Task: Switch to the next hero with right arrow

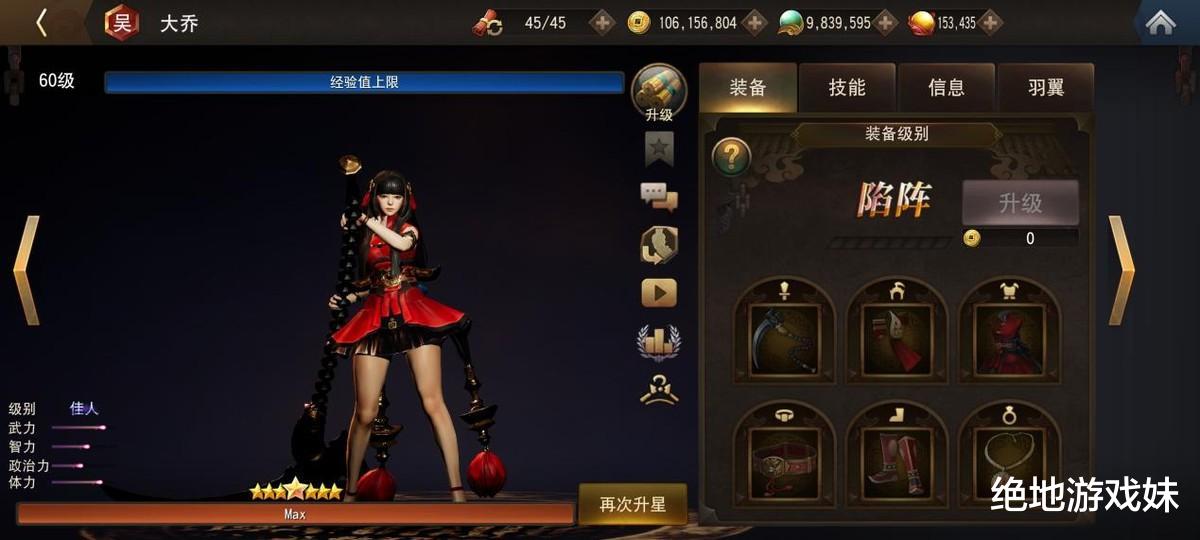Action: point(1121,270)
